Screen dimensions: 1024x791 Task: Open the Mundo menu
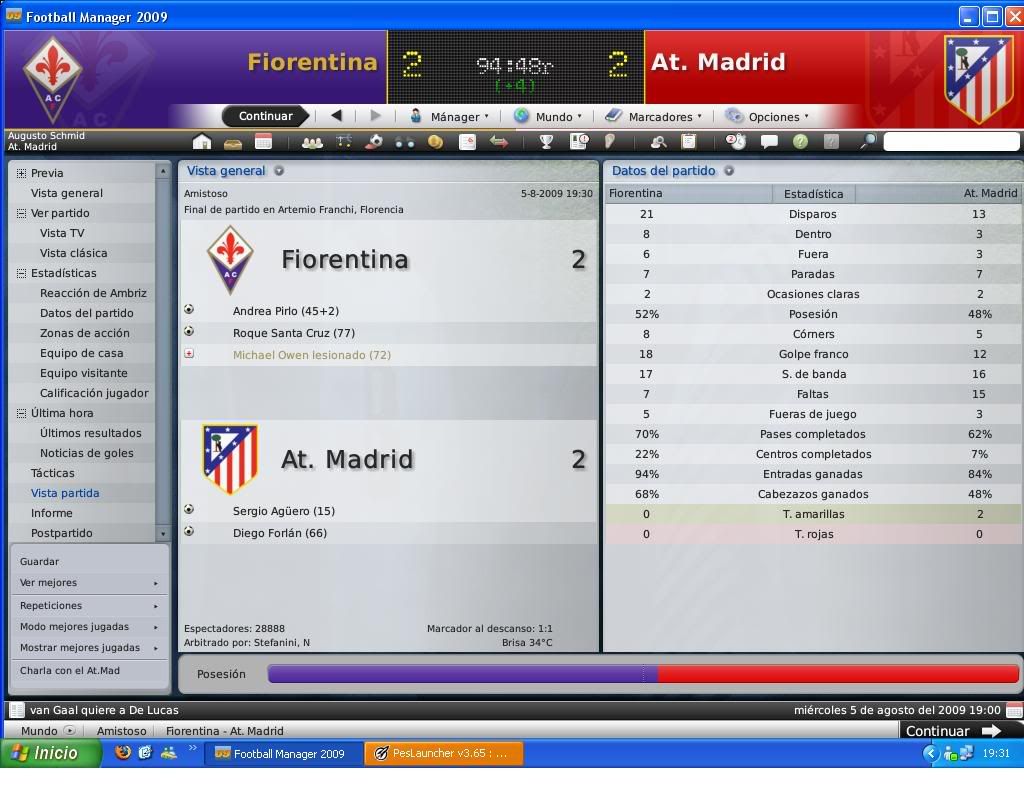click(548, 117)
